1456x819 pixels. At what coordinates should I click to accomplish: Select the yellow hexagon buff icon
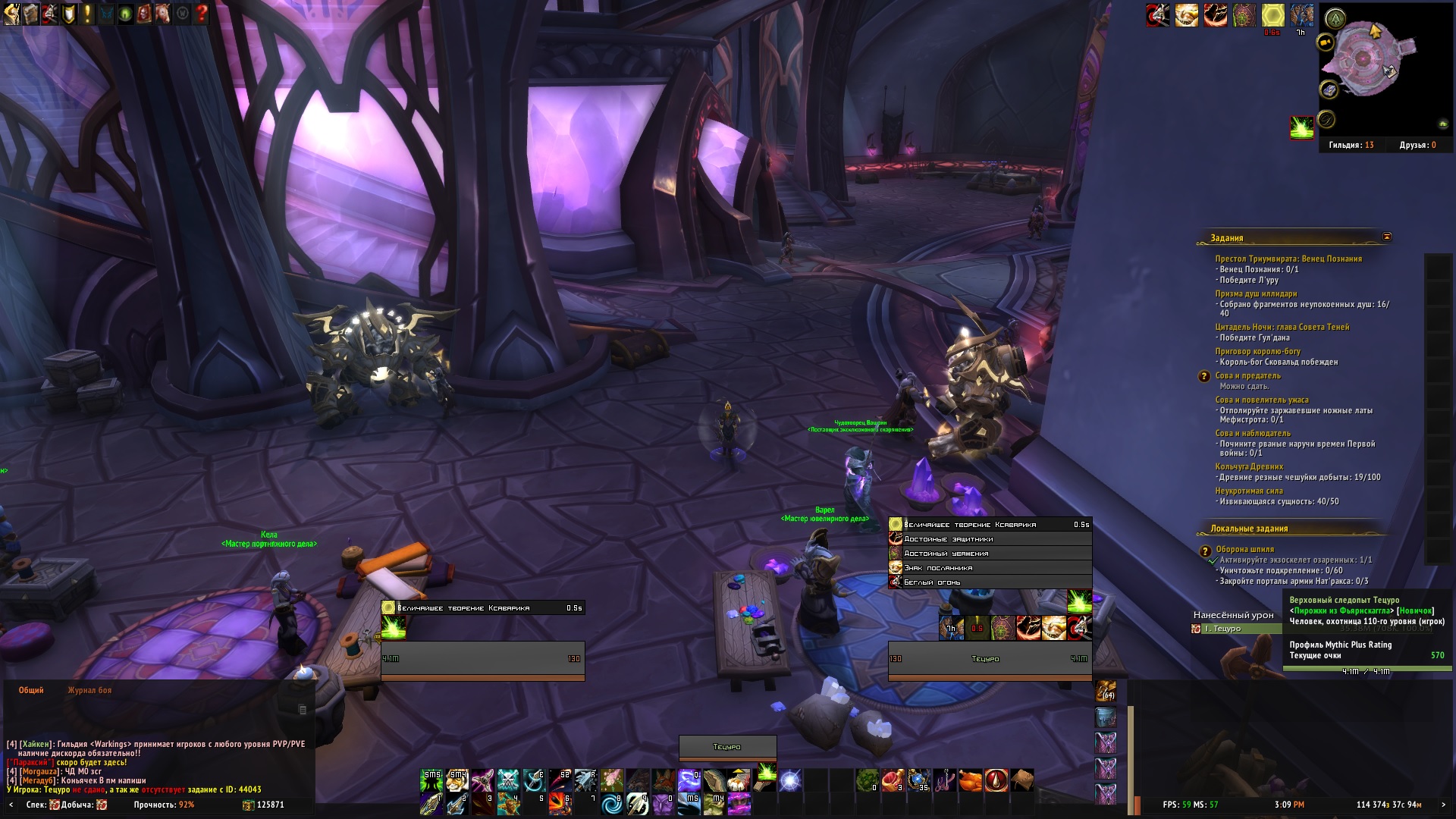point(1273,14)
